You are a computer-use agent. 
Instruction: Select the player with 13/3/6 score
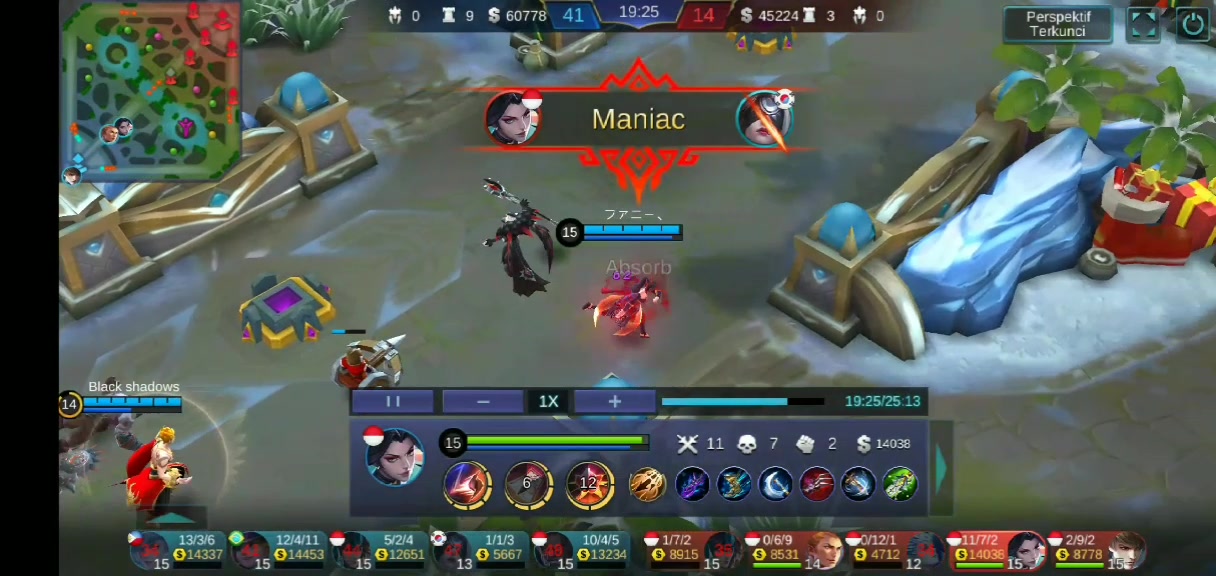[x=178, y=549]
